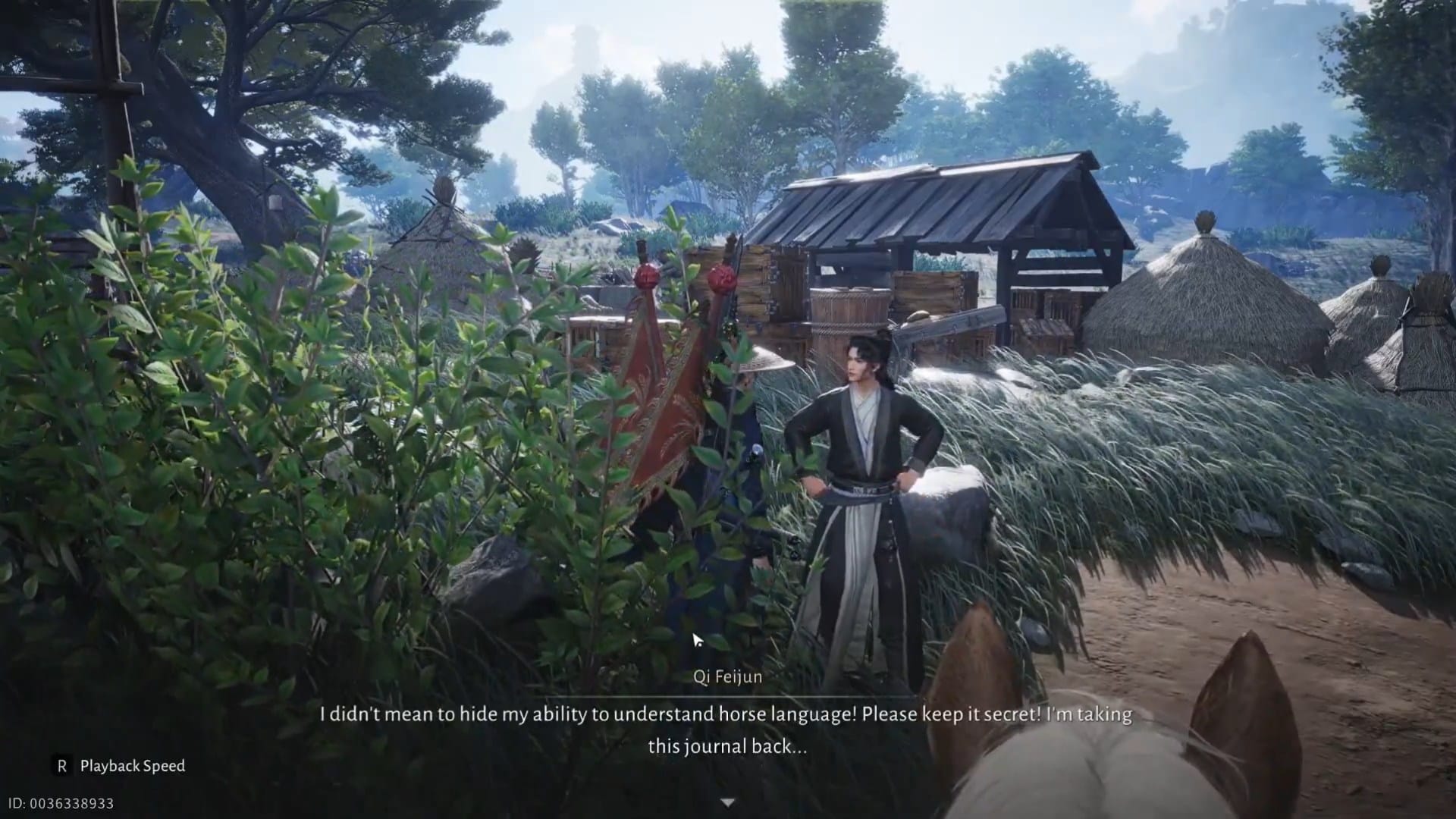The width and height of the screenshot is (1456, 819).
Task: Click Qi Feijun's speaker name
Action: point(730,677)
